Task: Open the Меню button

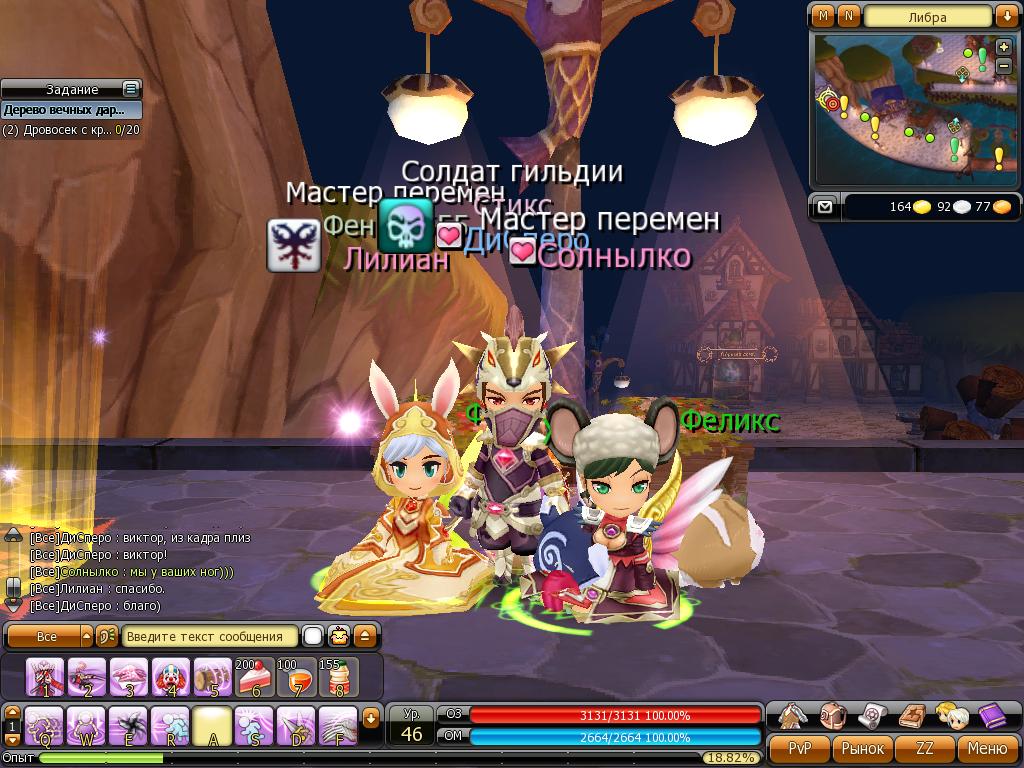Action: coord(987,748)
